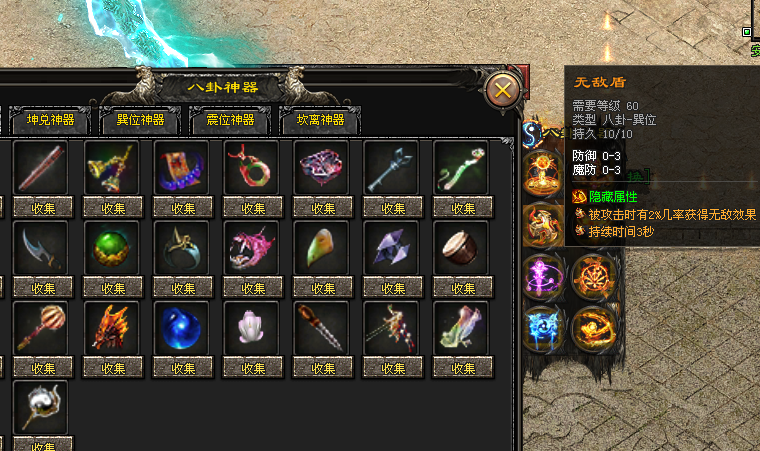This screenshot has height=451, width=760.
Task: Select the drum artifact slot
Action: pos(461,247)
